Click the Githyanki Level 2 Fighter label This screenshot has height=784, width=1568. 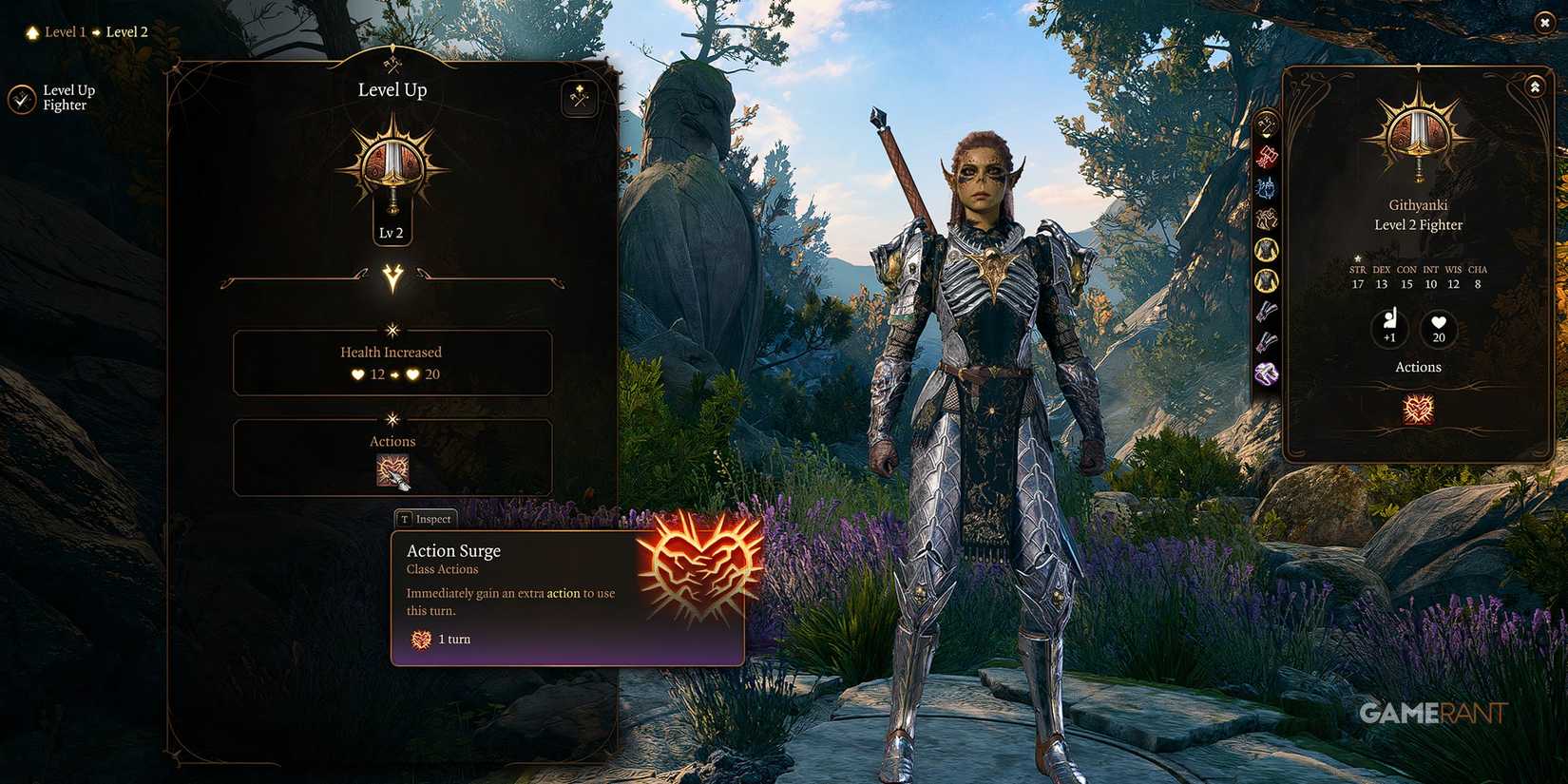[x=1417, y=215]
